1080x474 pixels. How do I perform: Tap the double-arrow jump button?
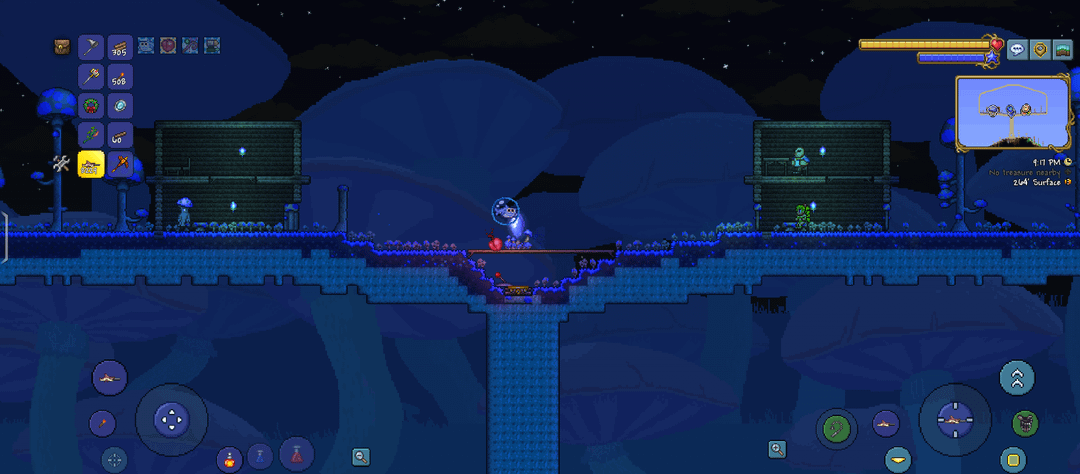(x=1017, y=377)
